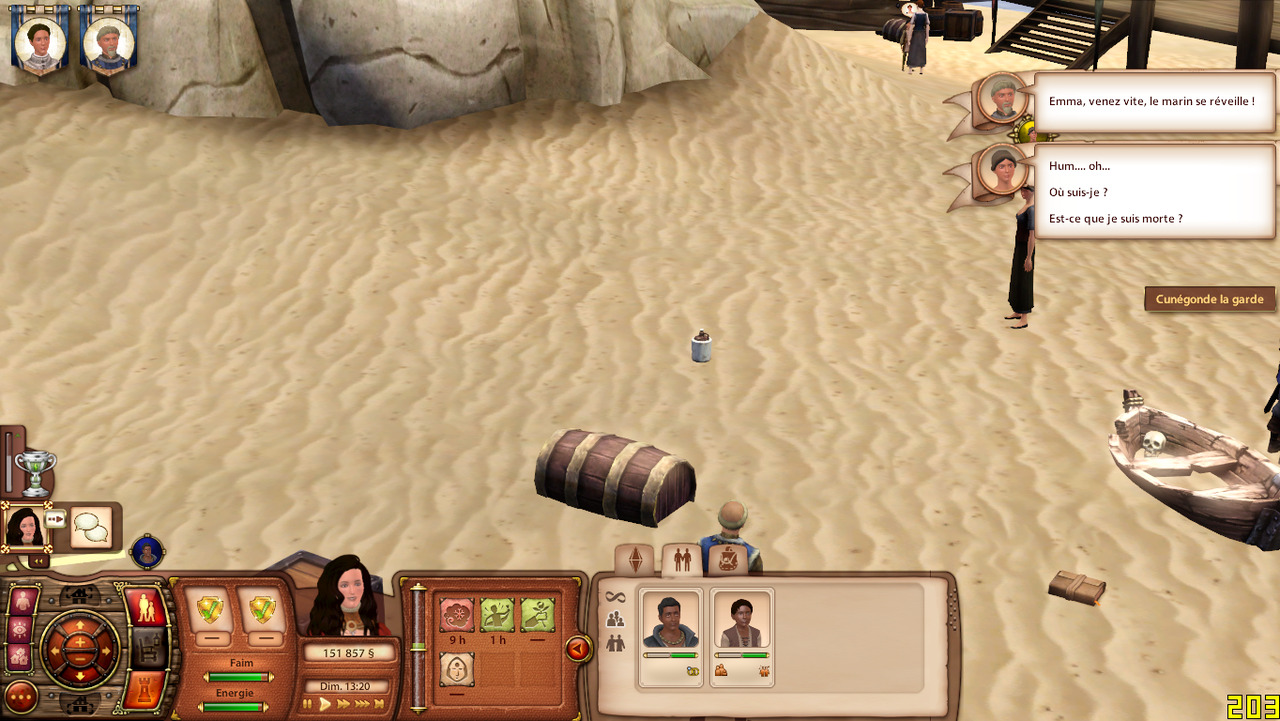This screenshot has width=1280, height=721.
Task: Select the grey-haired second hero banner
Action: pyautogui.click(x=107, y=40)
